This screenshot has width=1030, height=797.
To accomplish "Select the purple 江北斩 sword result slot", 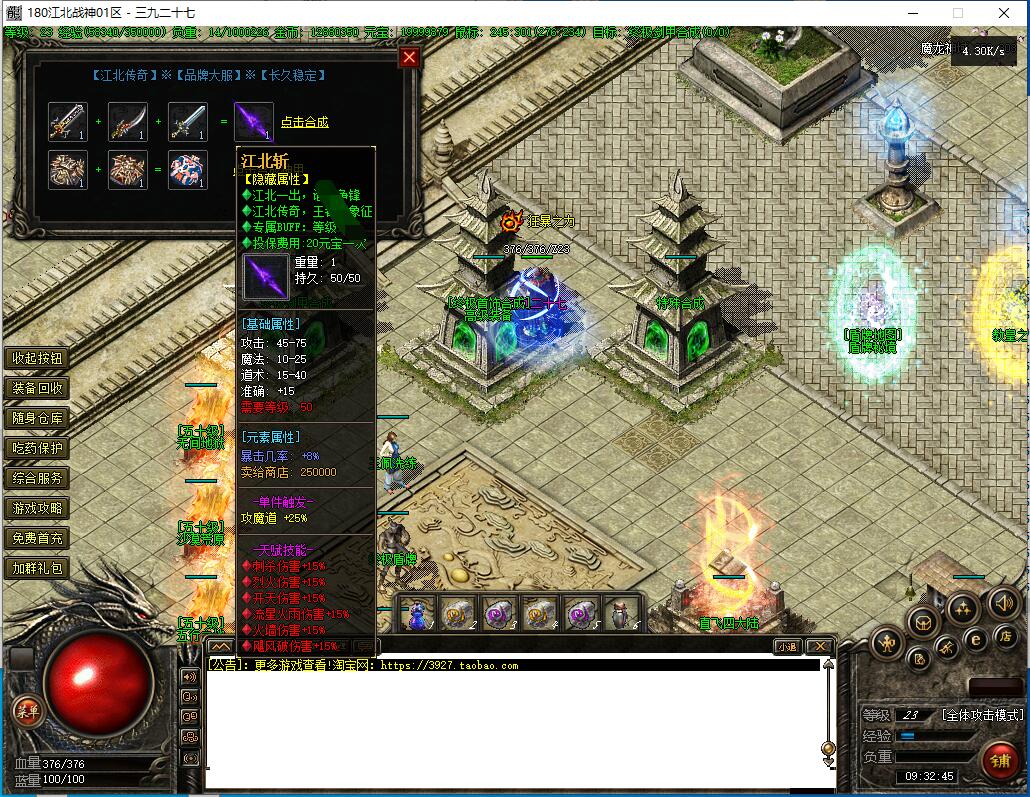I will click(253, 121).
